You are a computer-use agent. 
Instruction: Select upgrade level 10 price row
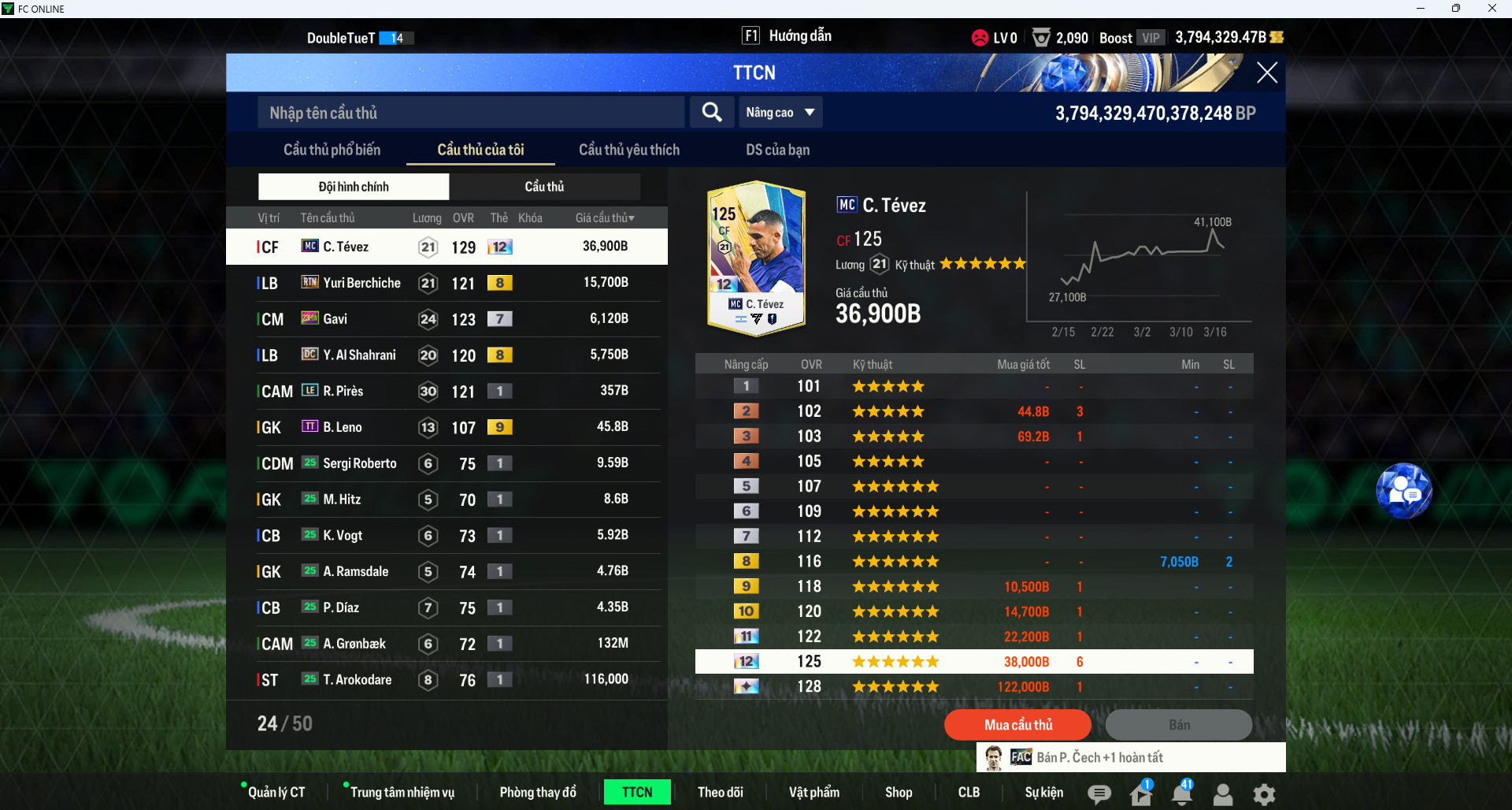pyautogui.click(x=973, y=611)
